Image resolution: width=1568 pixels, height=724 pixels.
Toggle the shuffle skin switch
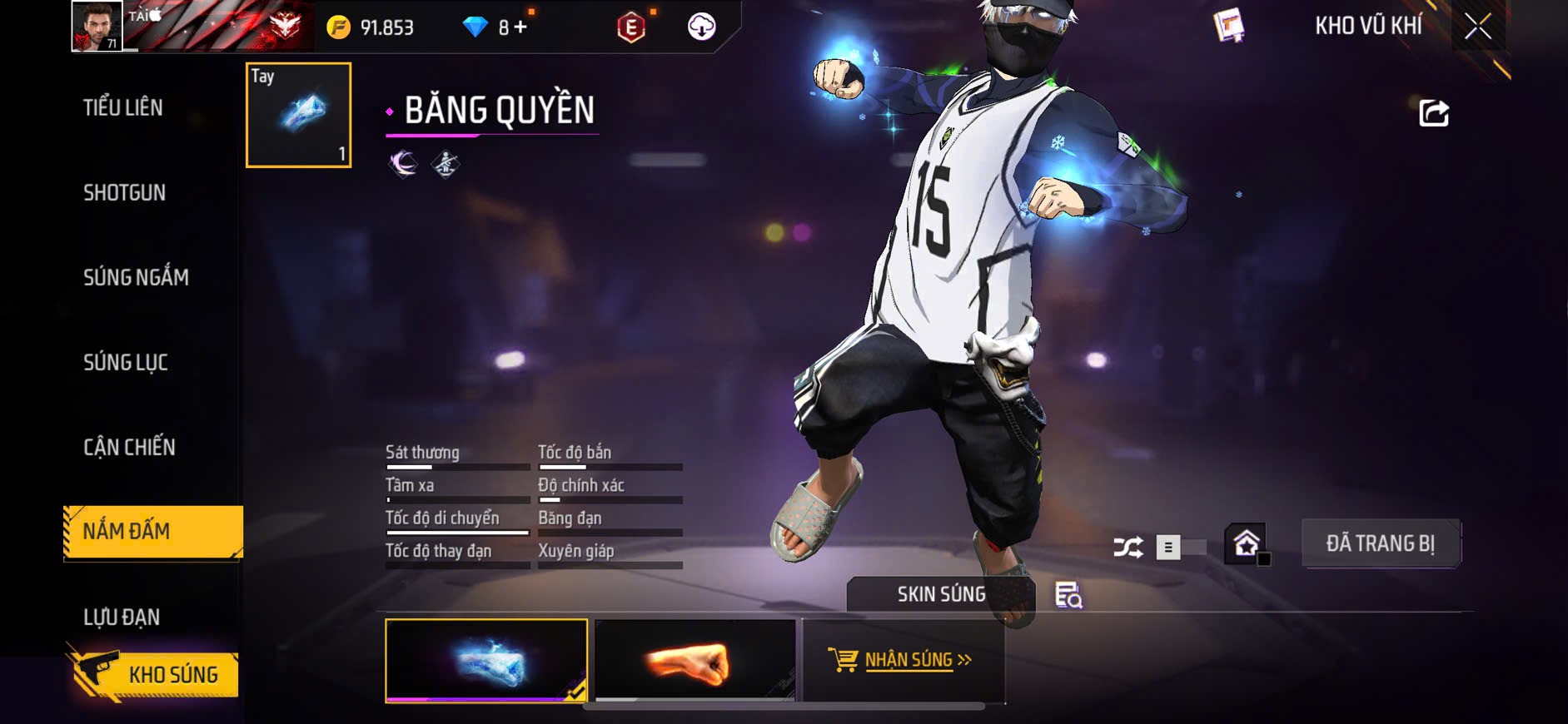point(1180,548)
